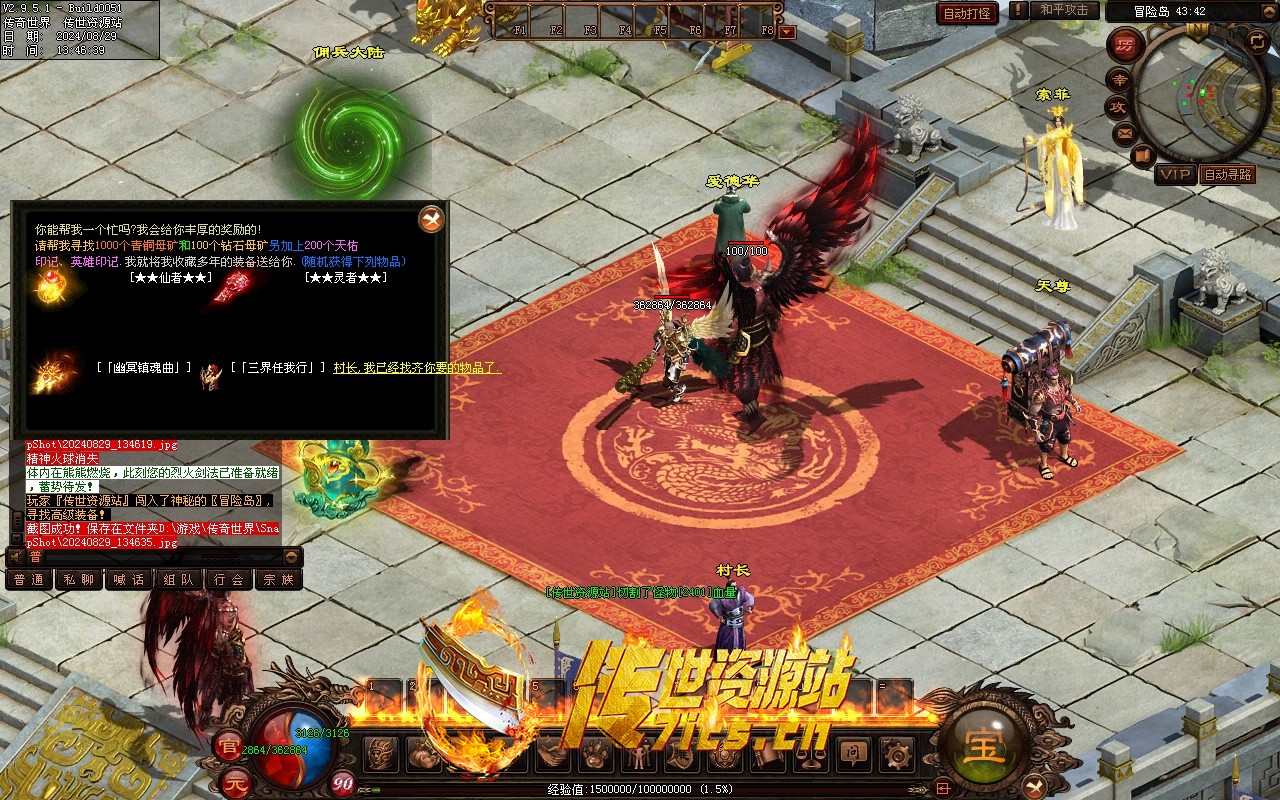Select the 普通 chat channel tab

[29, 579]
